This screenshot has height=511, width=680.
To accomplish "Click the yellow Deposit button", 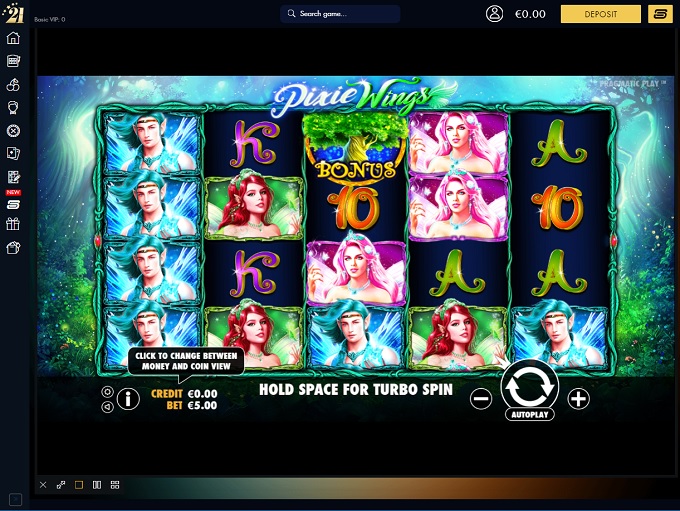I will [600, 14].
